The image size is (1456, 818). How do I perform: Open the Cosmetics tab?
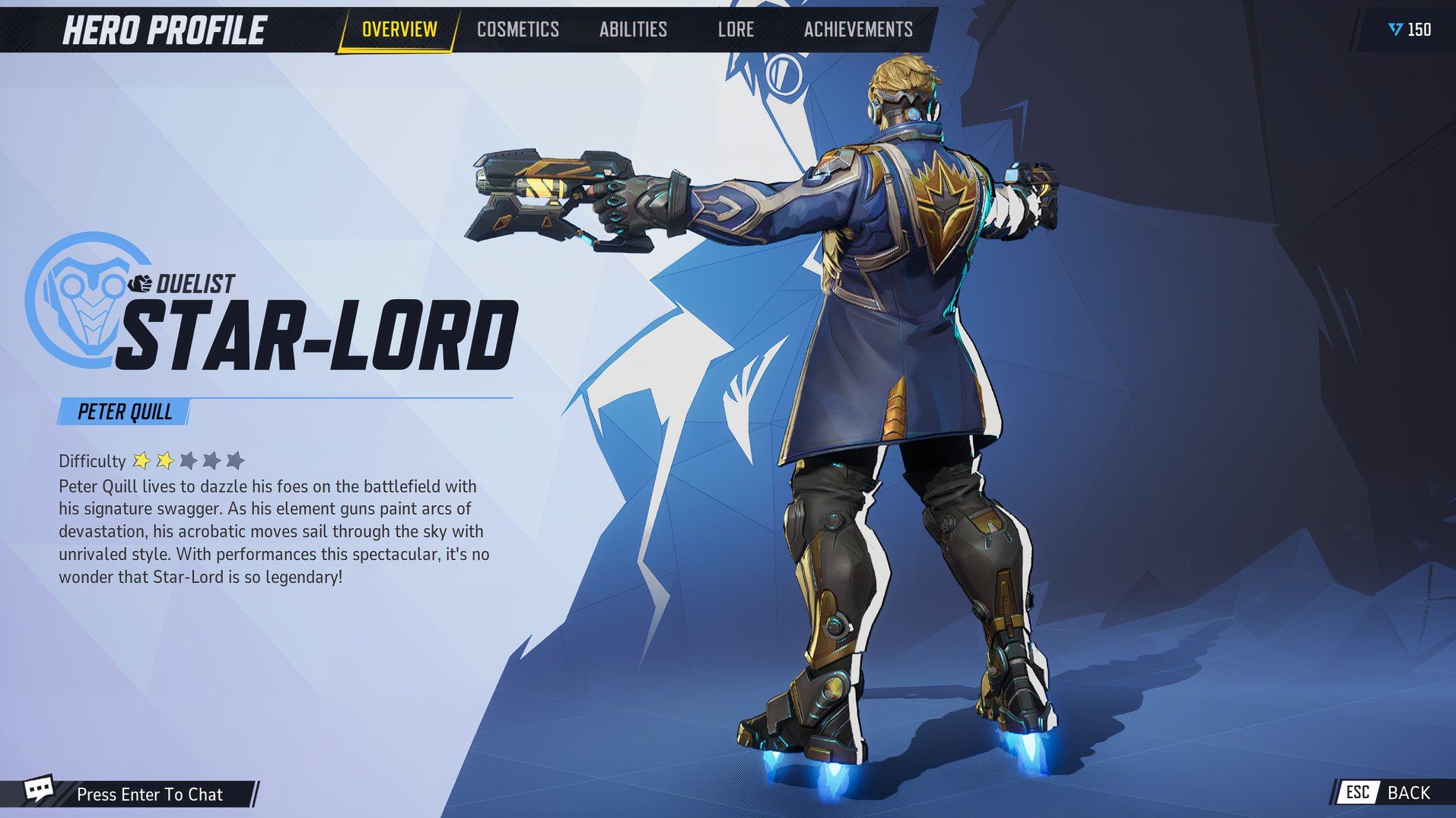[517, 30]
